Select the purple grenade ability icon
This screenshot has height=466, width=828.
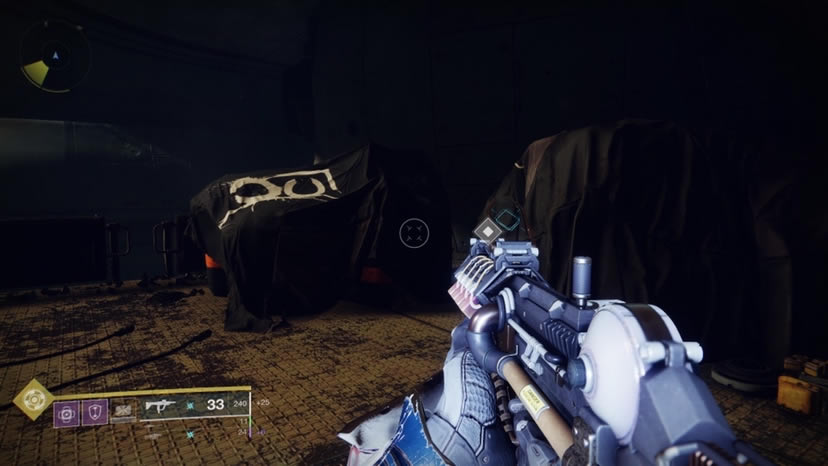pos(67,412)
